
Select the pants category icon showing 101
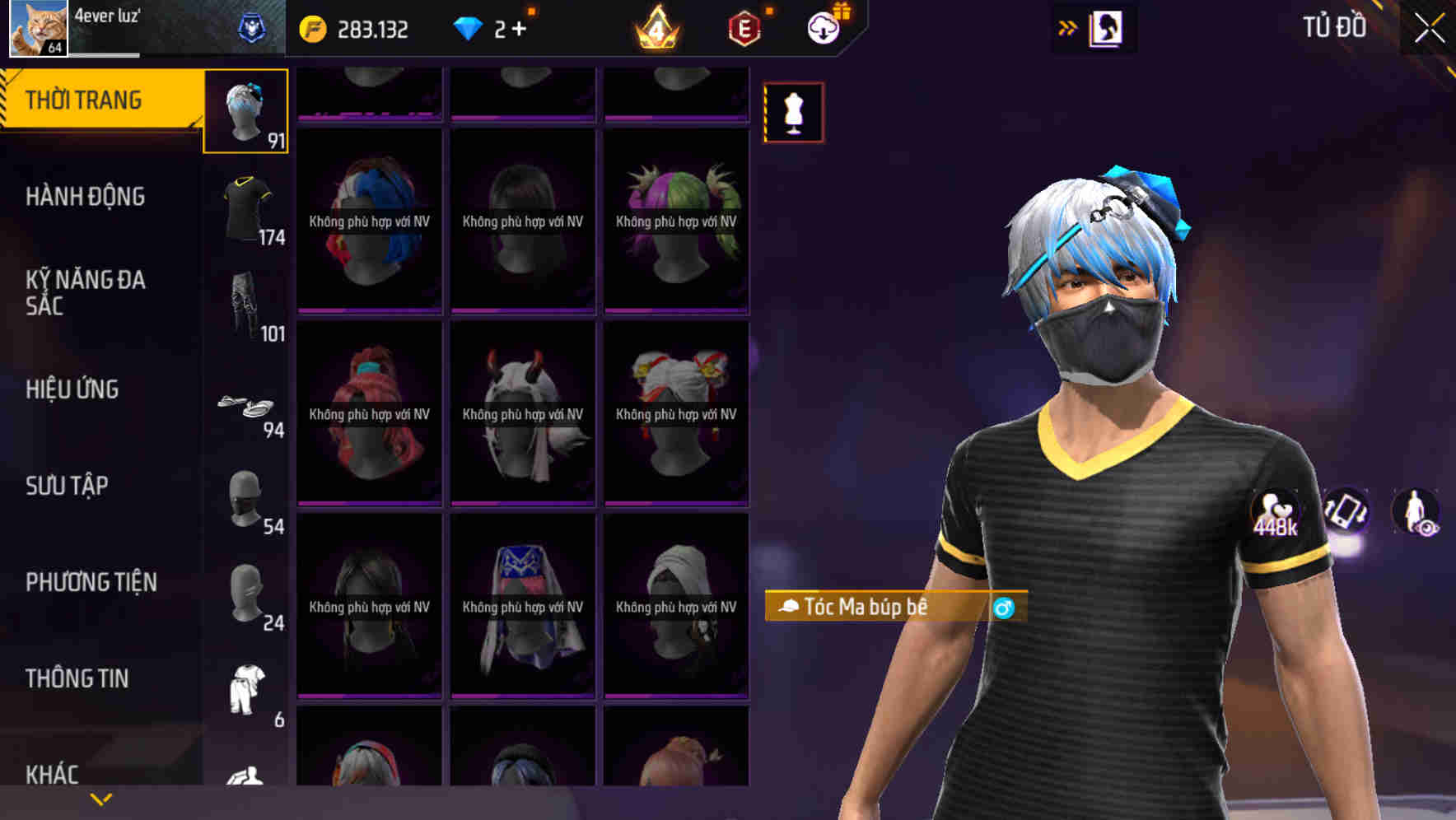pos(246,305)
